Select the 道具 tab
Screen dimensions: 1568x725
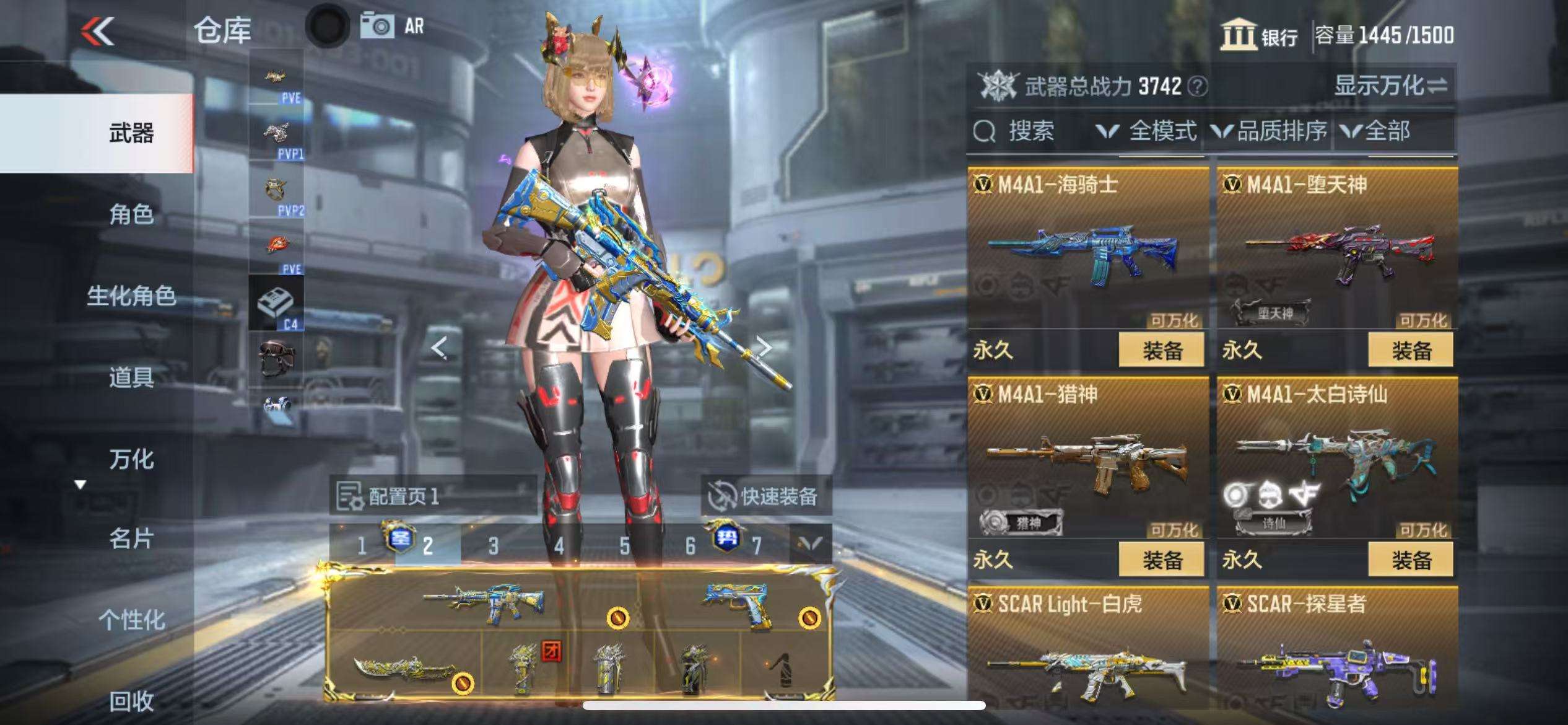pos(131,377)
